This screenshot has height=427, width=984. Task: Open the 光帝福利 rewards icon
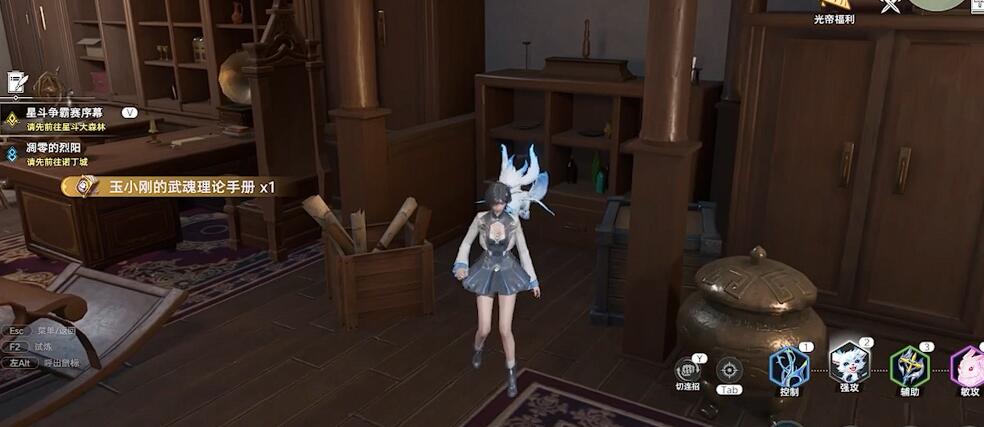pos(835,8)
